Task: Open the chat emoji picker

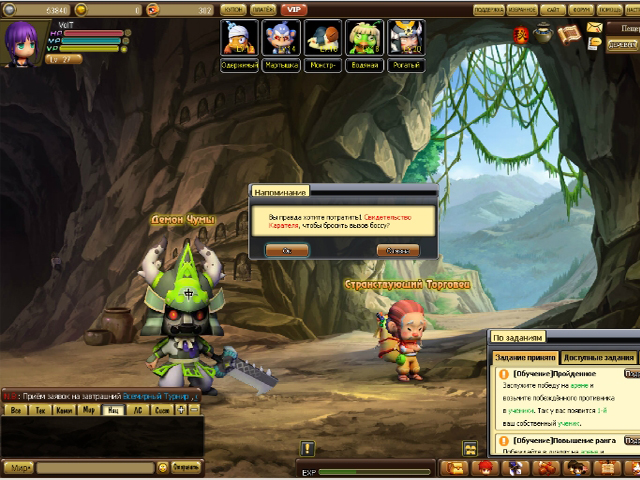Action: [163, 467]
